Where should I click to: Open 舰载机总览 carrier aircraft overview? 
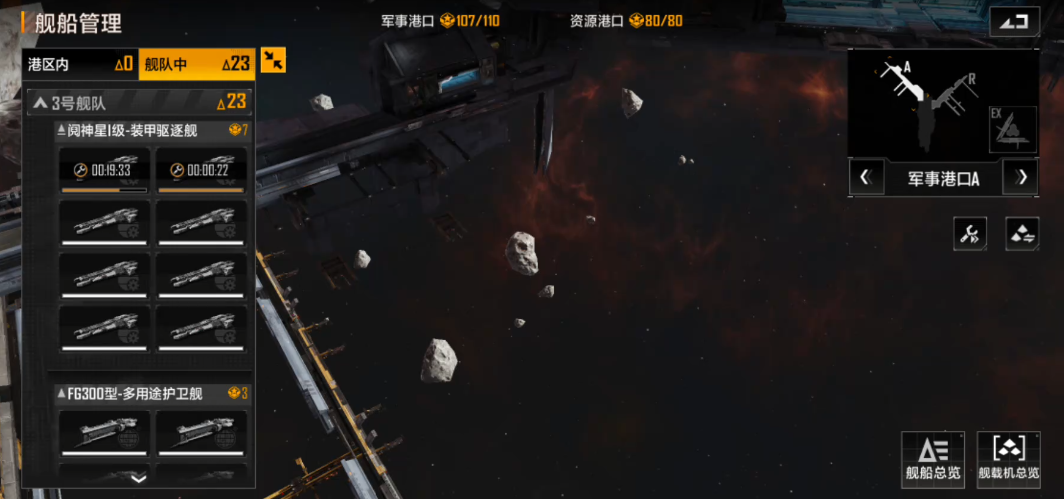point(1008,460)
